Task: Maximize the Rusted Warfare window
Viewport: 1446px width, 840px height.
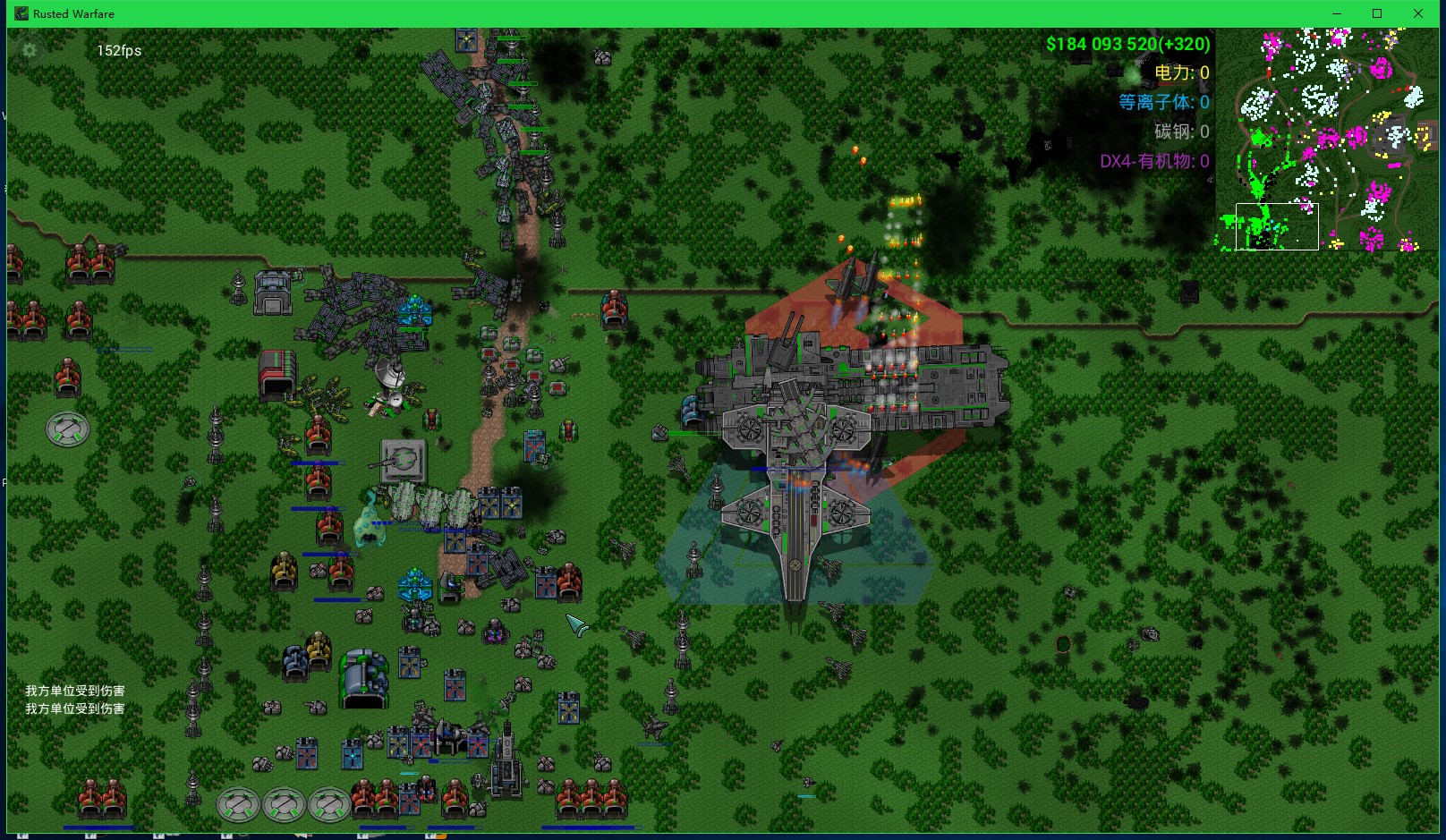Action: point(1377,13)
